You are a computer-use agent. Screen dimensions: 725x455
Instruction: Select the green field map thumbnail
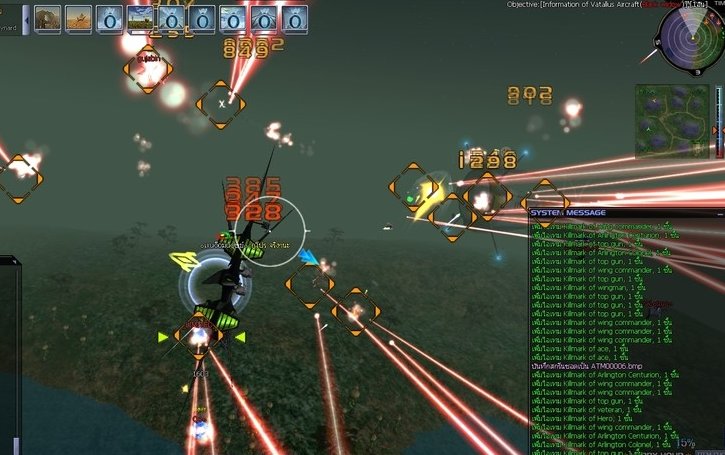click(x=141, y=18)
